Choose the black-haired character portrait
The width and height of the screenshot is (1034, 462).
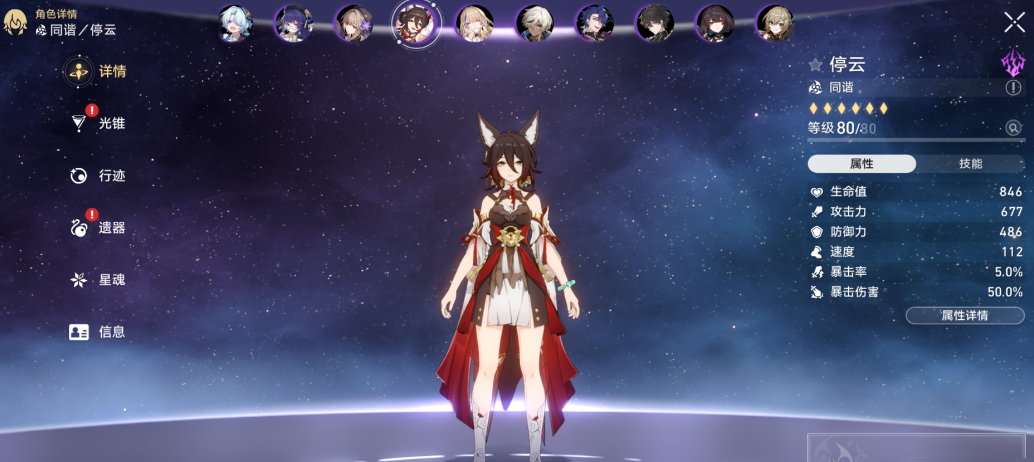click(x=655, y=23)
